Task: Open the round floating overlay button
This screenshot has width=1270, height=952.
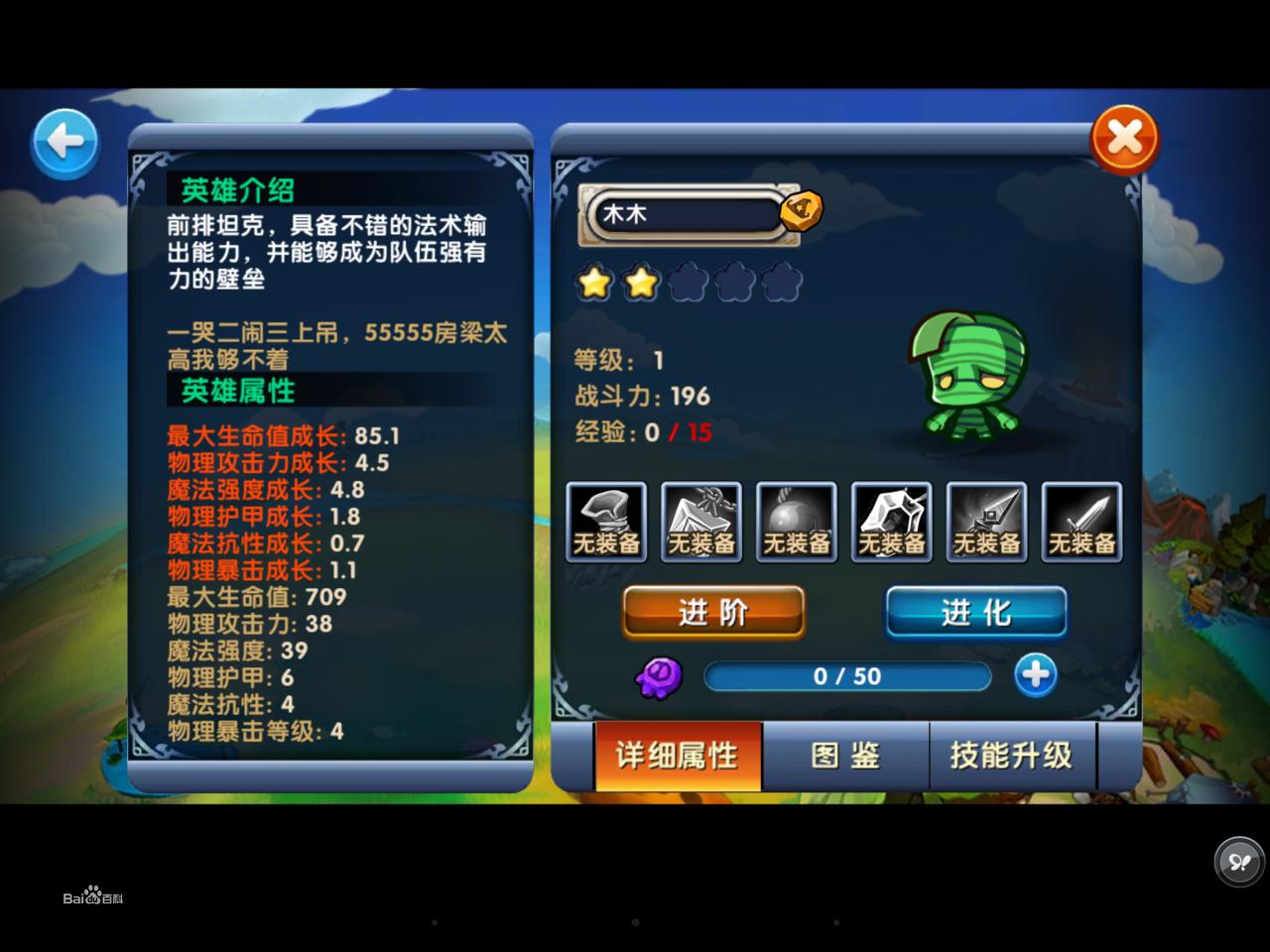Action: click(x=1239, y=860)
